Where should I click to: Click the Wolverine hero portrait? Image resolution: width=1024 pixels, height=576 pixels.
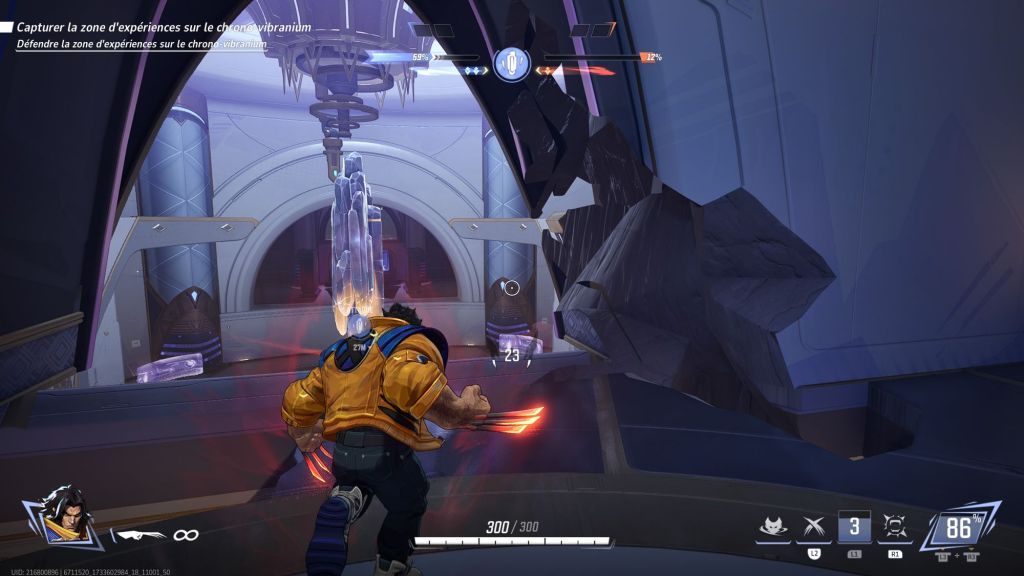pyautogui.click(x=62, y=514)
